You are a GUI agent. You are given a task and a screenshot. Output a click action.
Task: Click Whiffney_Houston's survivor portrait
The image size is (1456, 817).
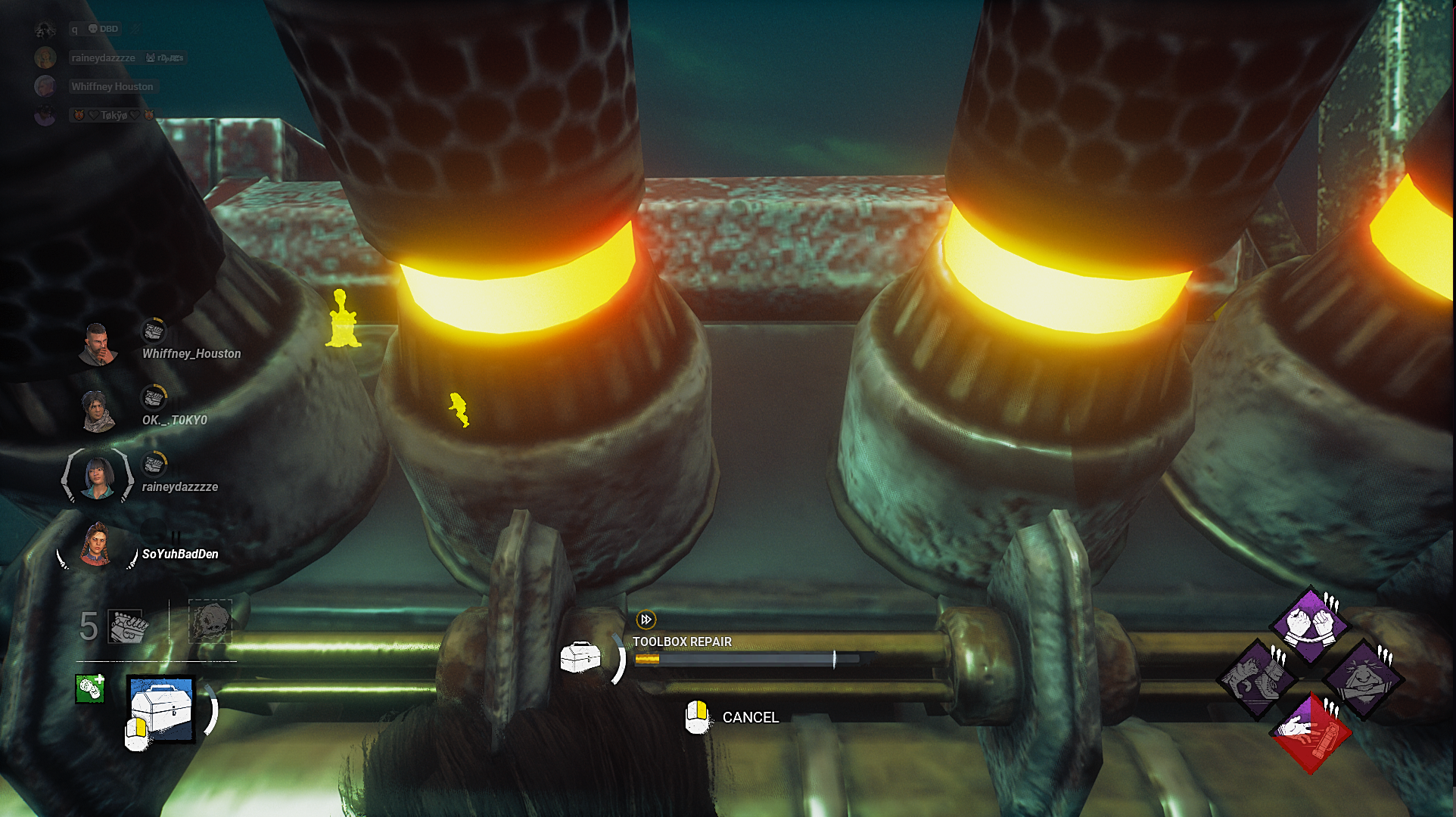point(98,345)
